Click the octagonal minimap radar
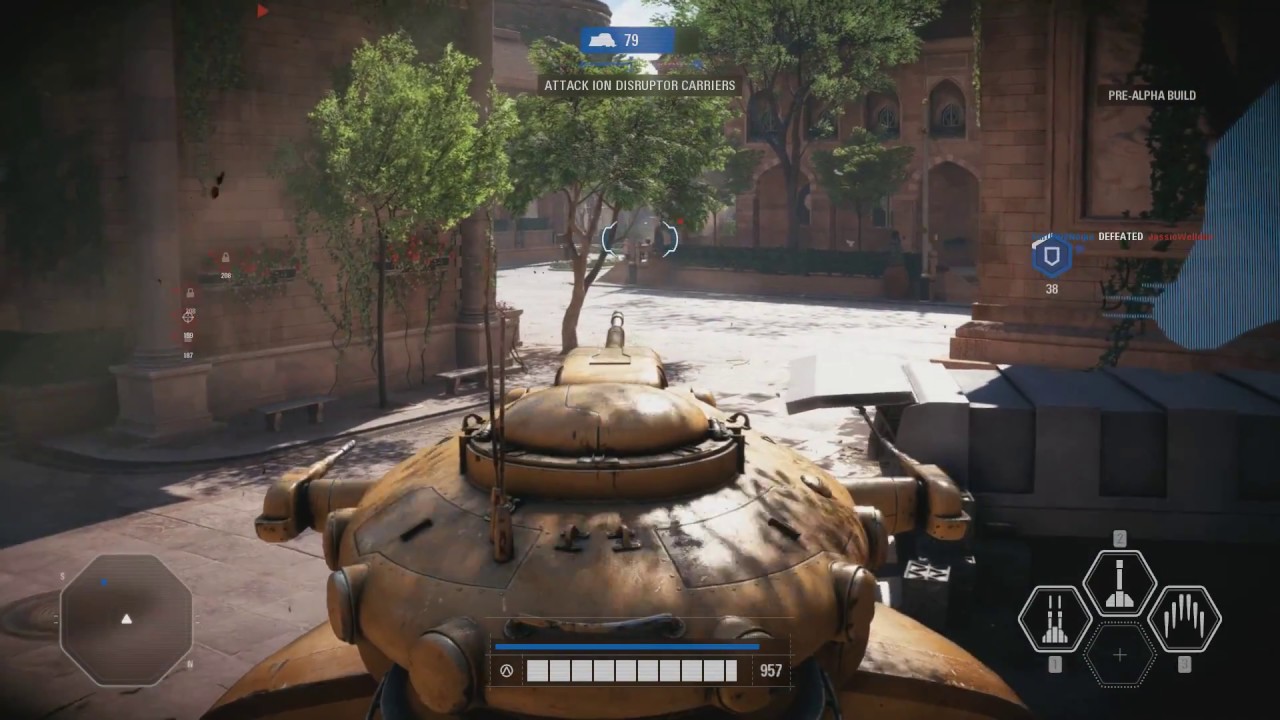The image size is (1280, 720). [x=126, y=618]
